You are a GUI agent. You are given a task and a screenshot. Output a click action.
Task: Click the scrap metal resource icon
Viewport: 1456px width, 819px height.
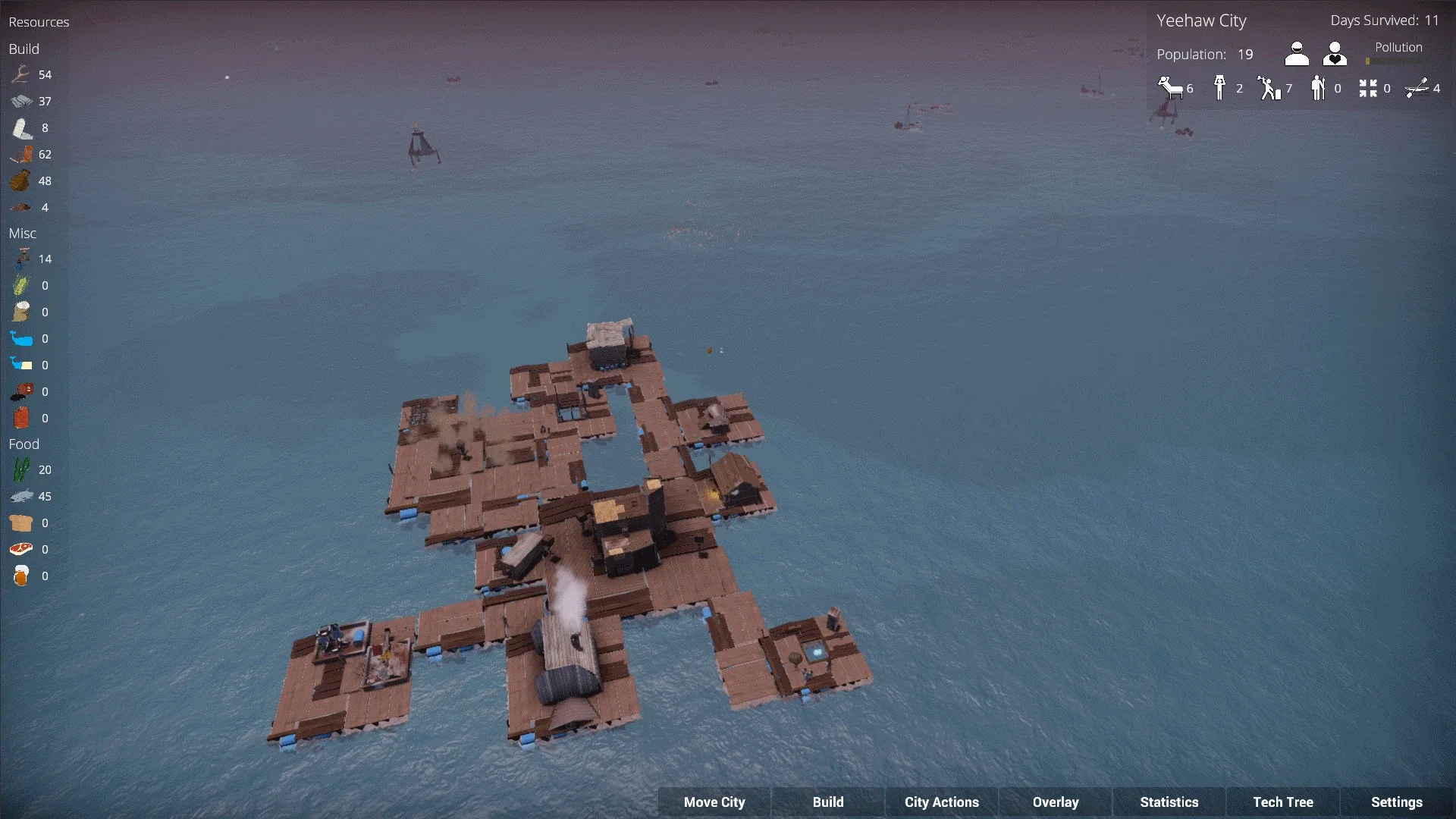(x=21, y=101)
